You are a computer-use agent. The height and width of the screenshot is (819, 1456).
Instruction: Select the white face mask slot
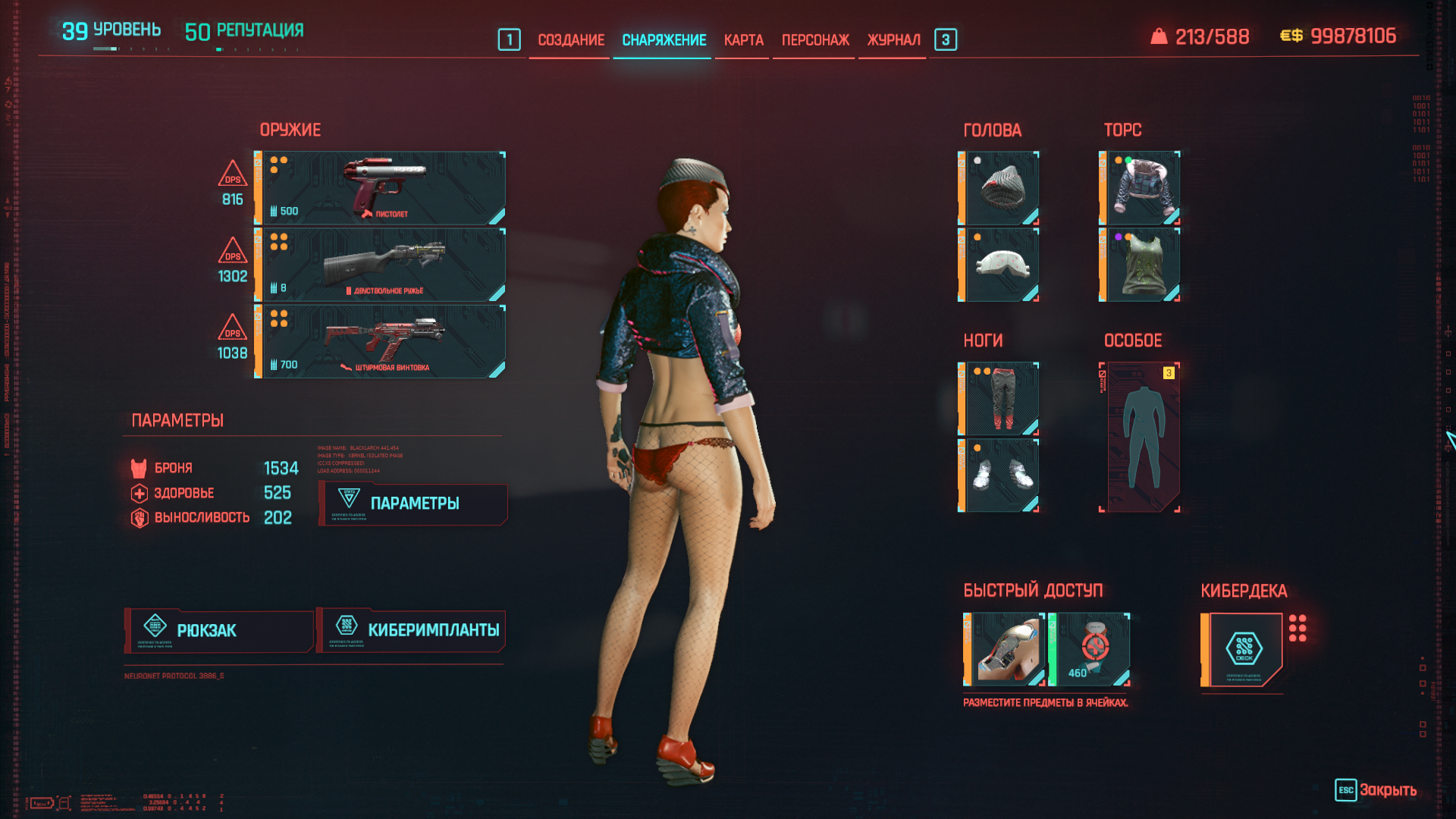click(999, 265)
